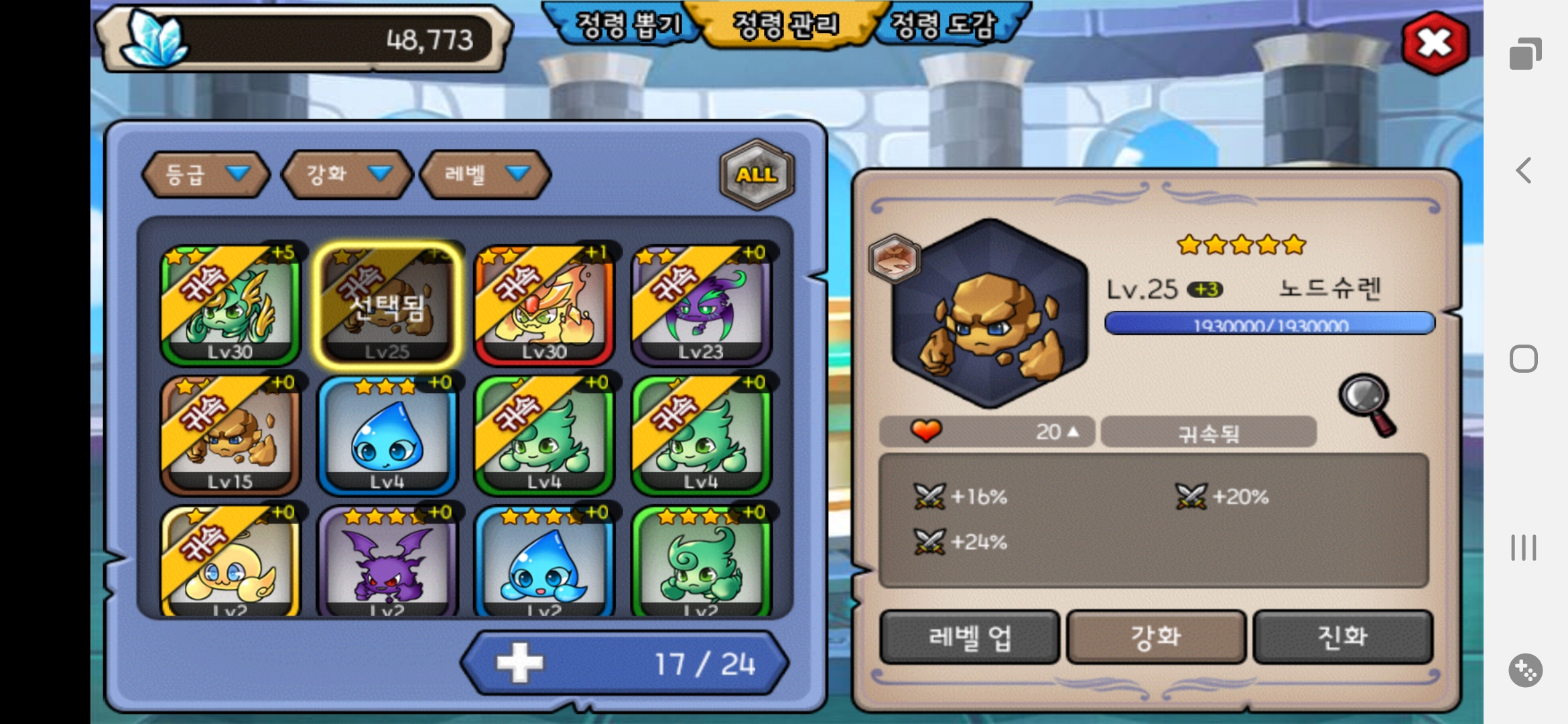Tap the 진화 evolve button
This screenshot has width=1568, height=724.
coord(1343,637)
